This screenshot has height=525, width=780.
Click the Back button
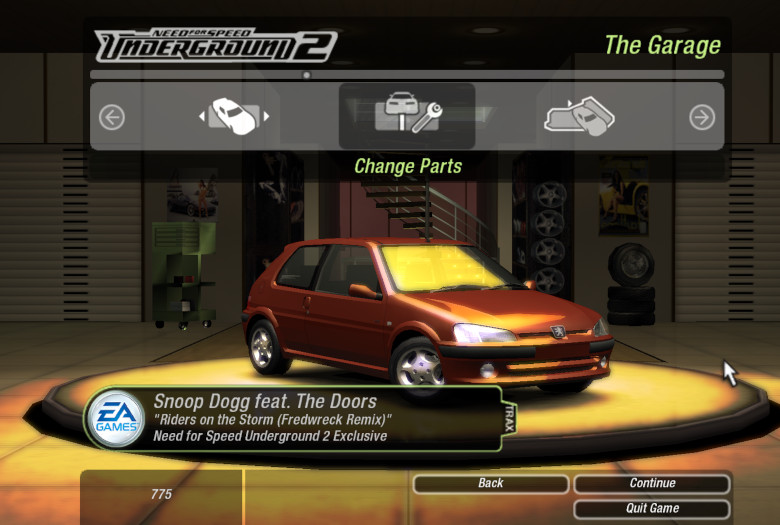click(490, 484)
